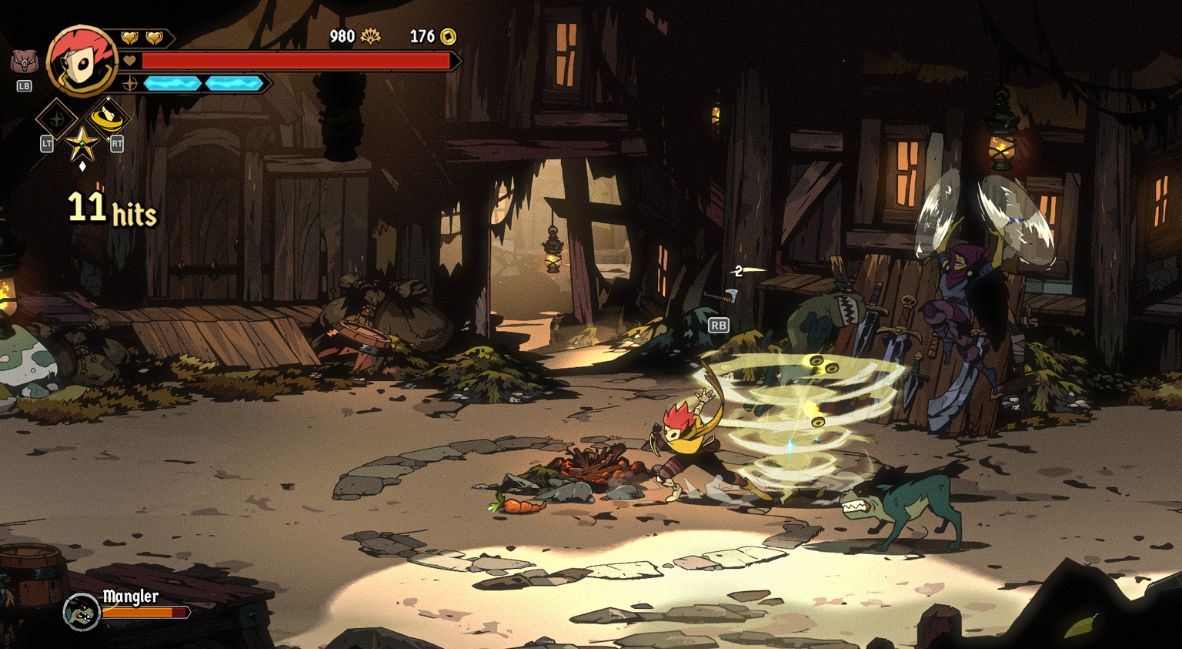Screen dimensions: 1182x649
Task: Click the red-haired hero portrait
Action: 81,60
